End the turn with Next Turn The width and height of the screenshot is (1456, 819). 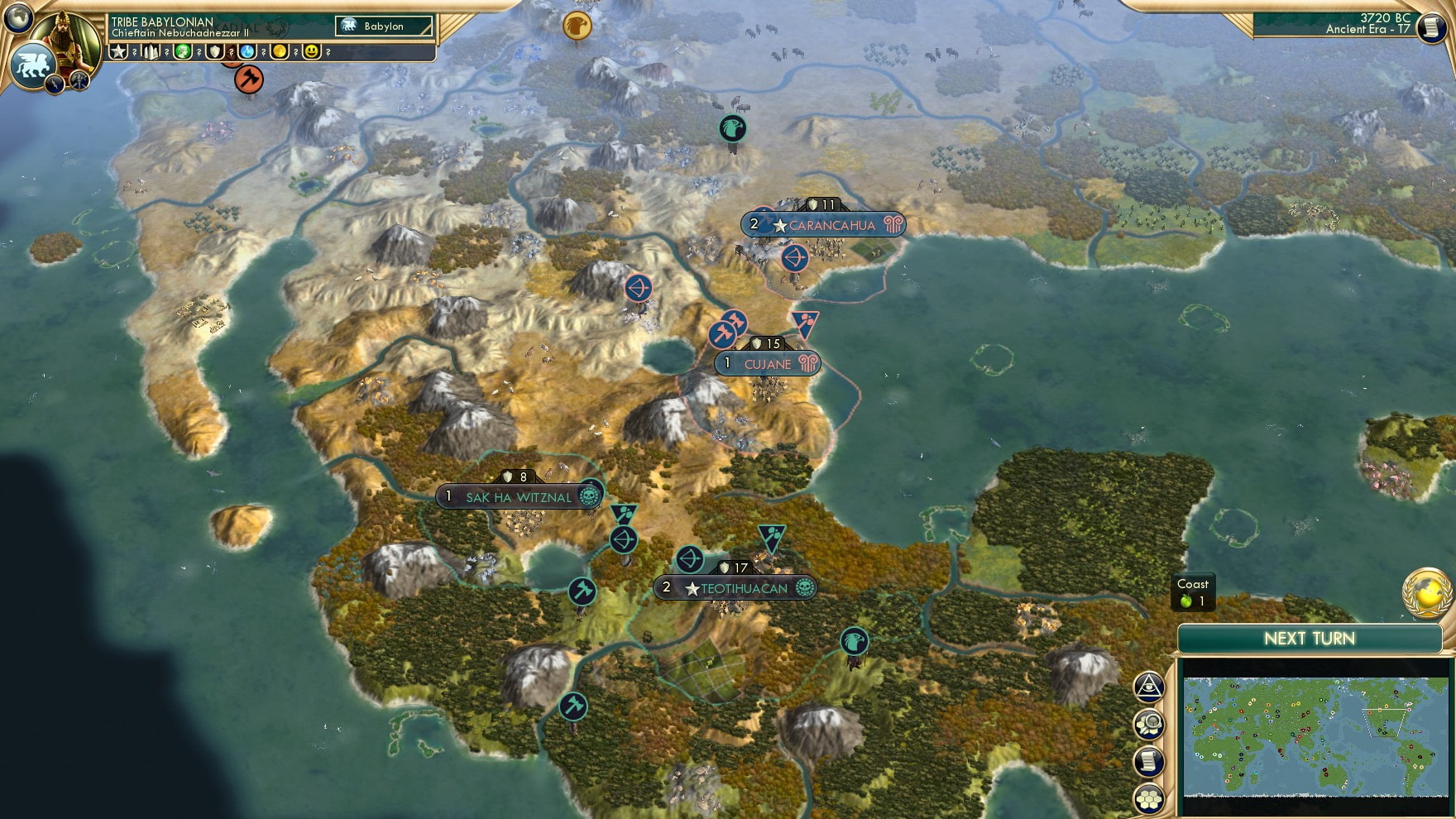[x=1309, y=639]
